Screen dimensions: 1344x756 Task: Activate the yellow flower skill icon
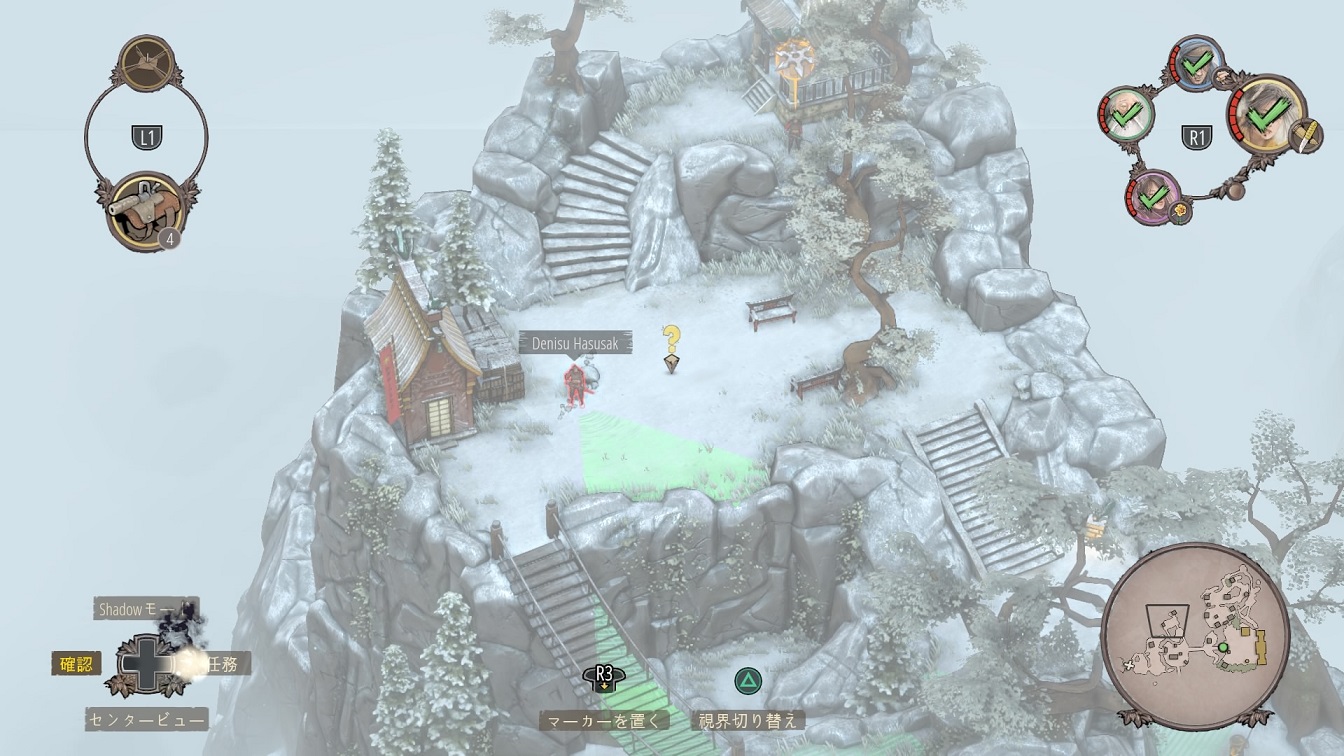click(x=1181, y=212)
